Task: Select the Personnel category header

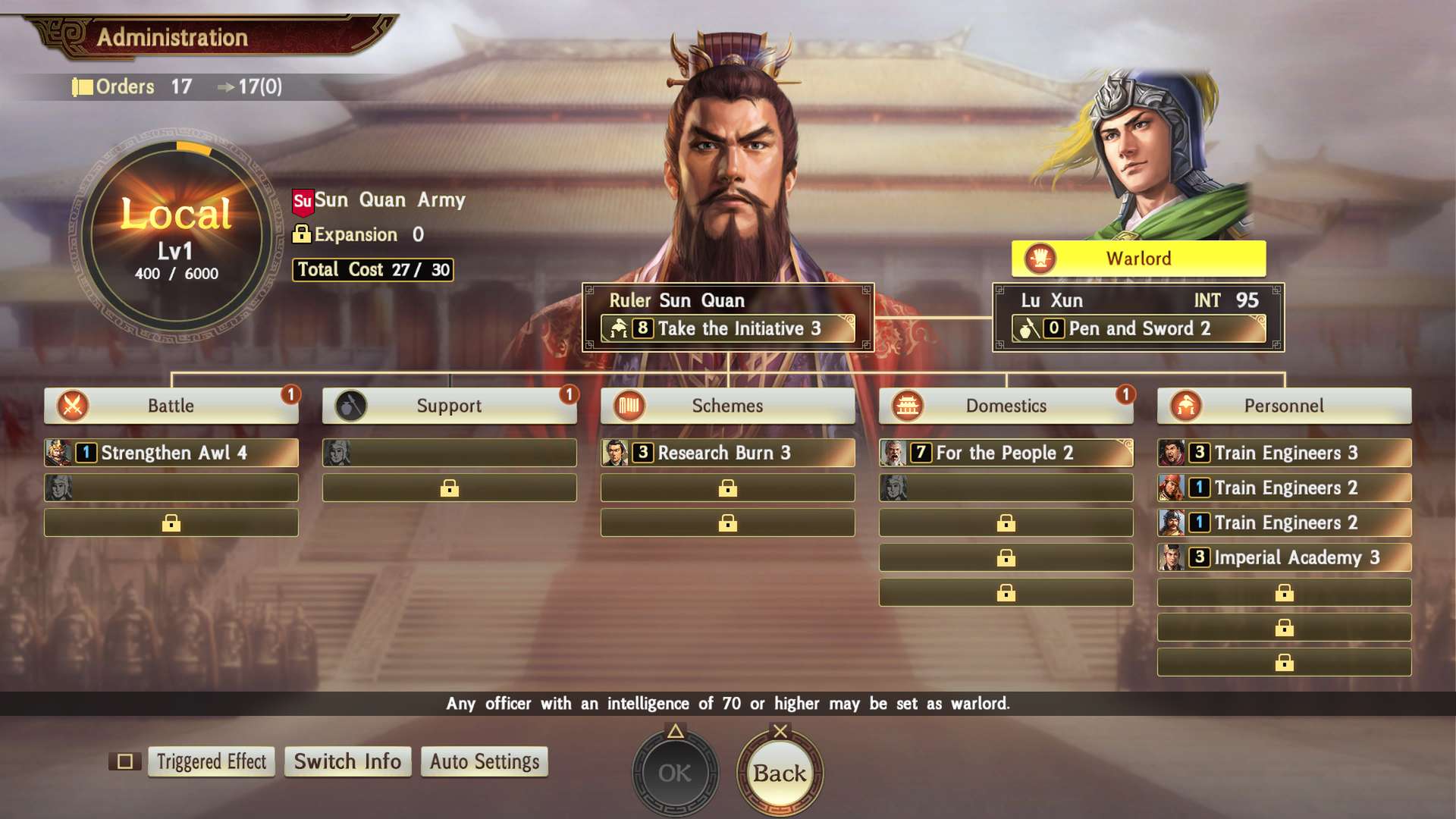Action: pos(1284,406)
